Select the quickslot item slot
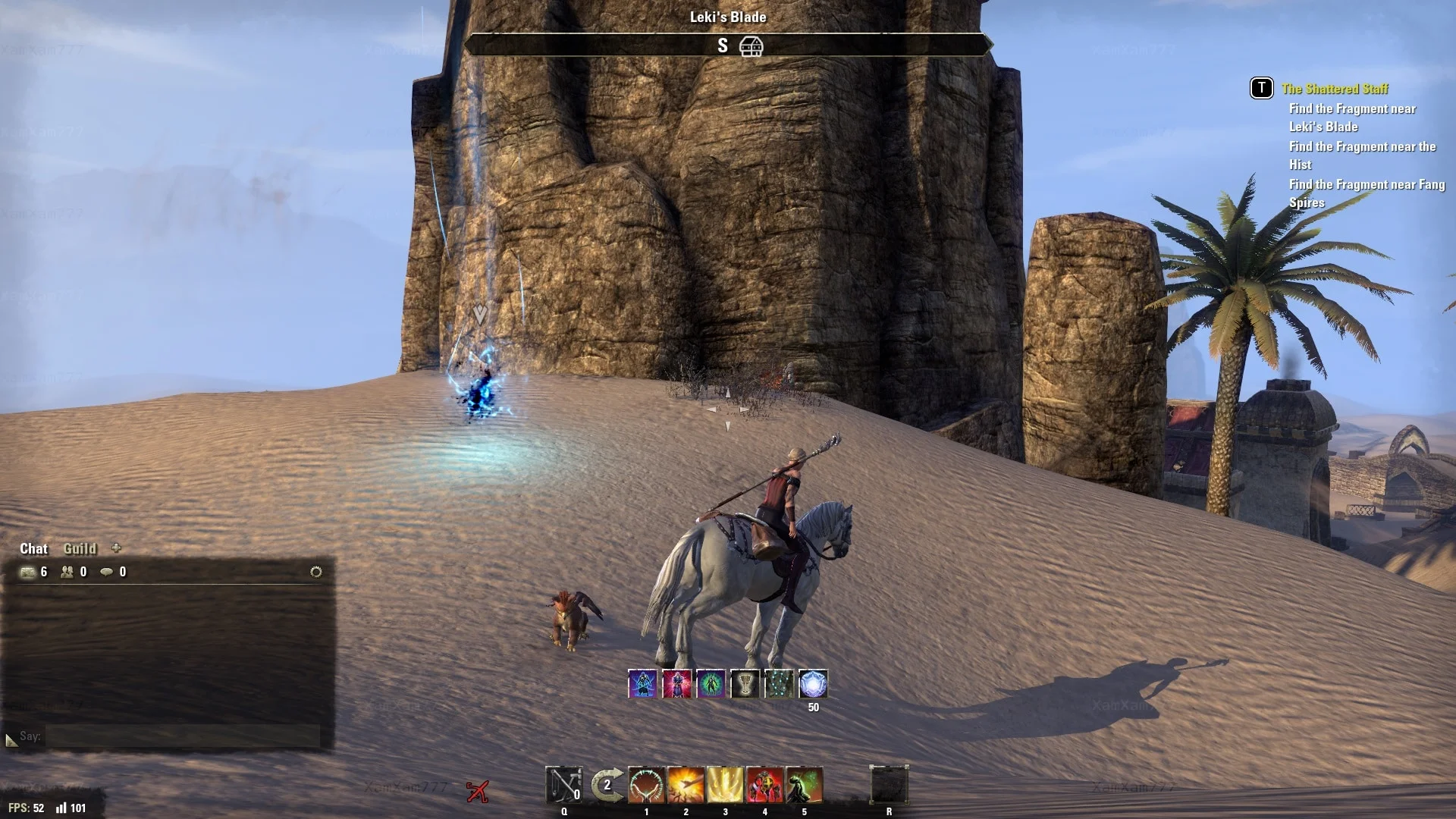The width and height of the screenshot is (1456, 819). [x=564, y=785]
